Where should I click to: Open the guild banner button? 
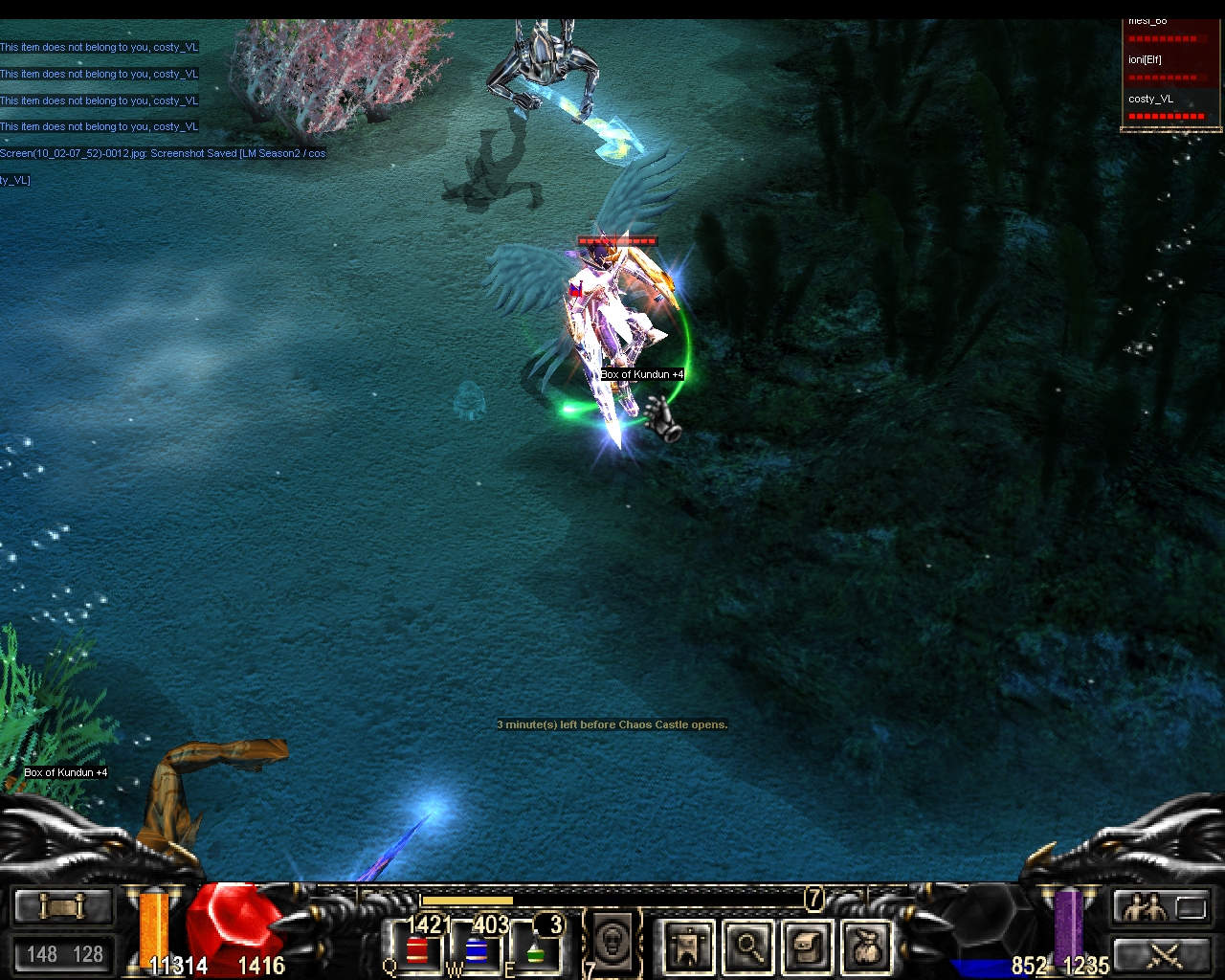688,947
